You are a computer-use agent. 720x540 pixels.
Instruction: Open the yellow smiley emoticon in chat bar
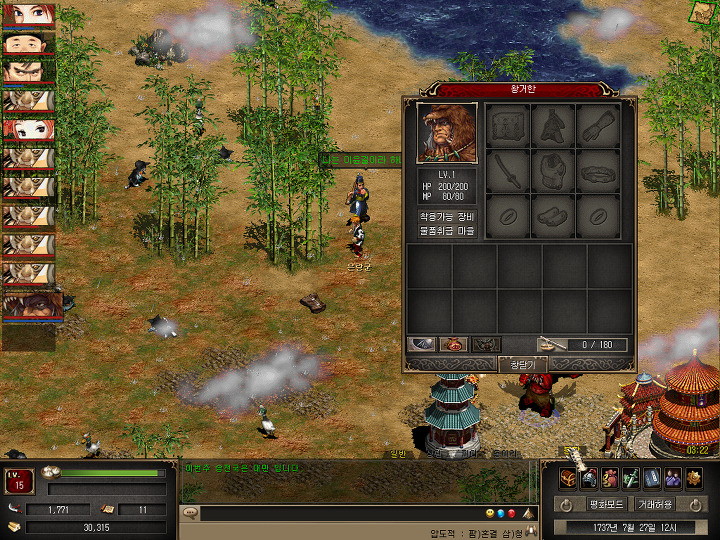click(490, 513)
